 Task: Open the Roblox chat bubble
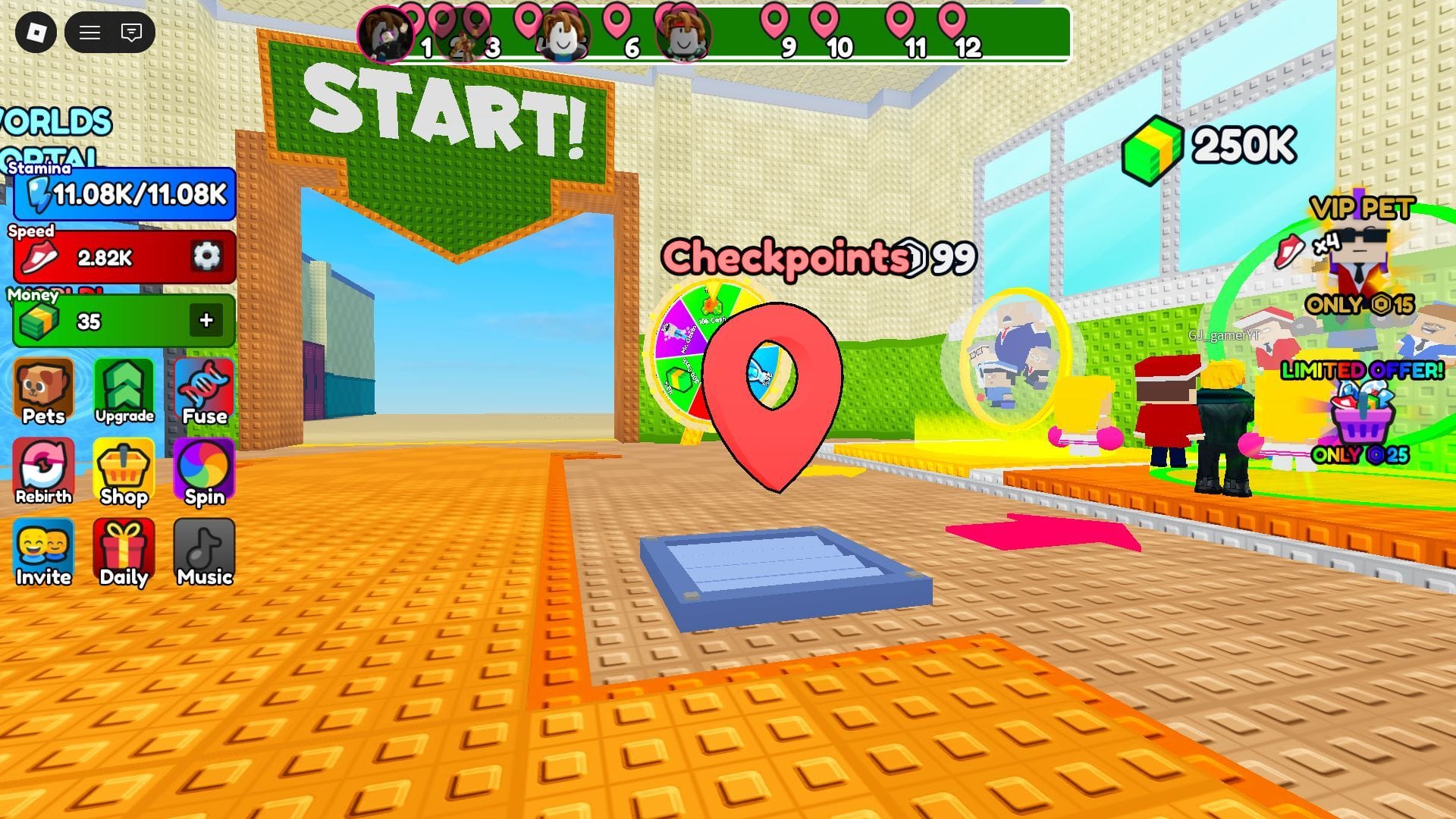130,32
